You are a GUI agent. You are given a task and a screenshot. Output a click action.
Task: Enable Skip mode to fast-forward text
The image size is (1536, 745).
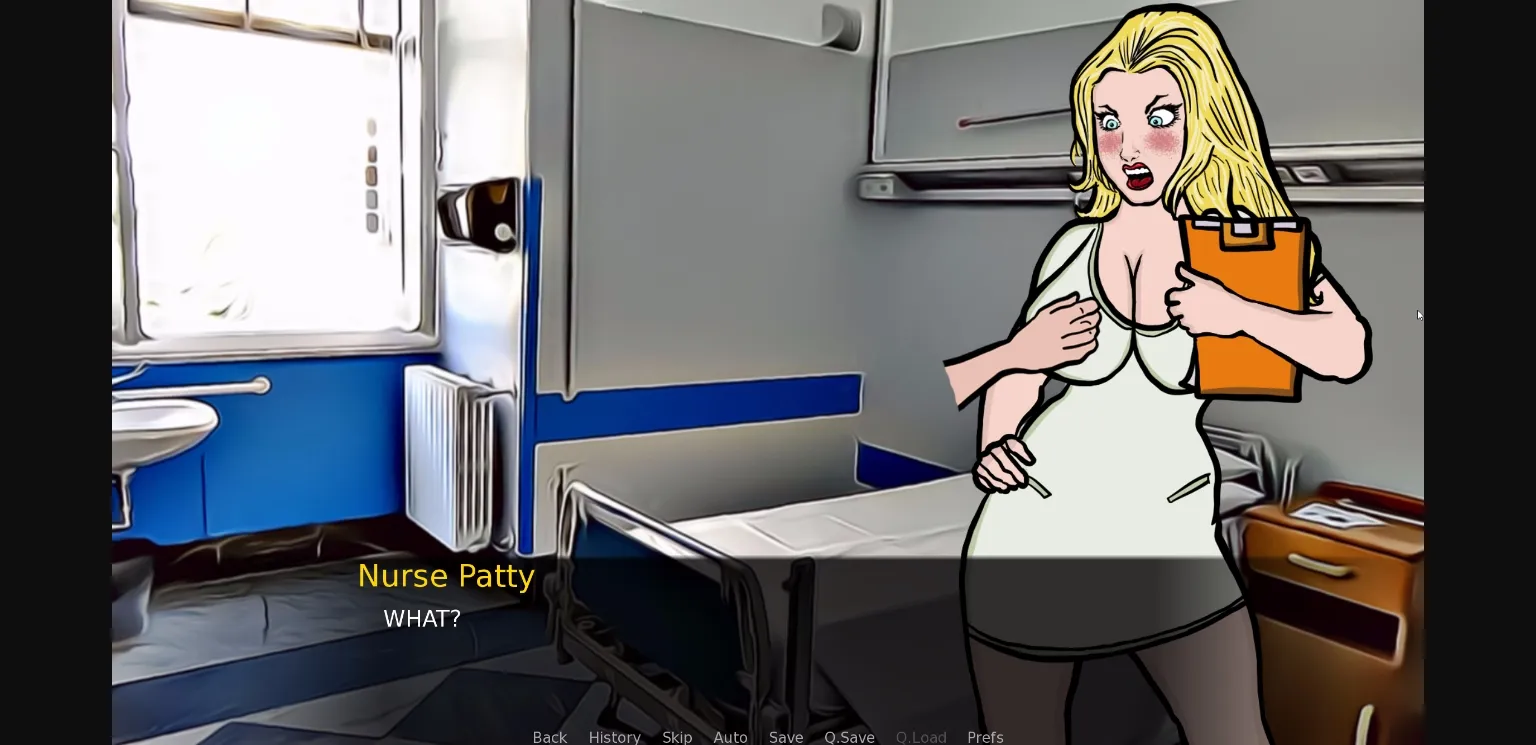click(x=677, y=738)
